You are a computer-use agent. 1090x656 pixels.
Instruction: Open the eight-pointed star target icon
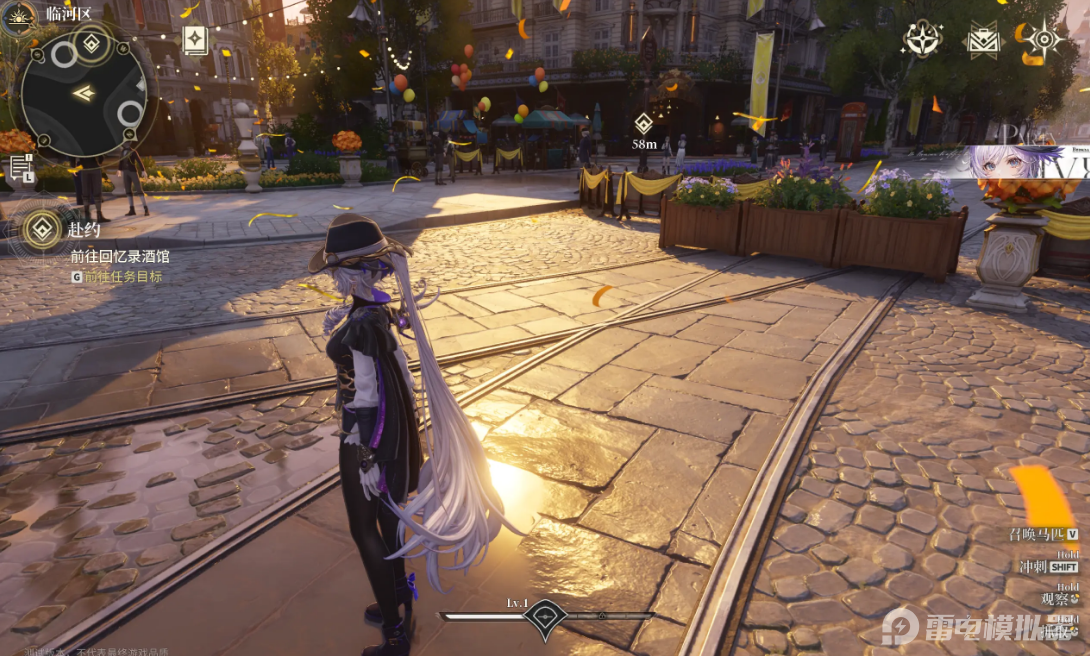(x=1043, y=40)
